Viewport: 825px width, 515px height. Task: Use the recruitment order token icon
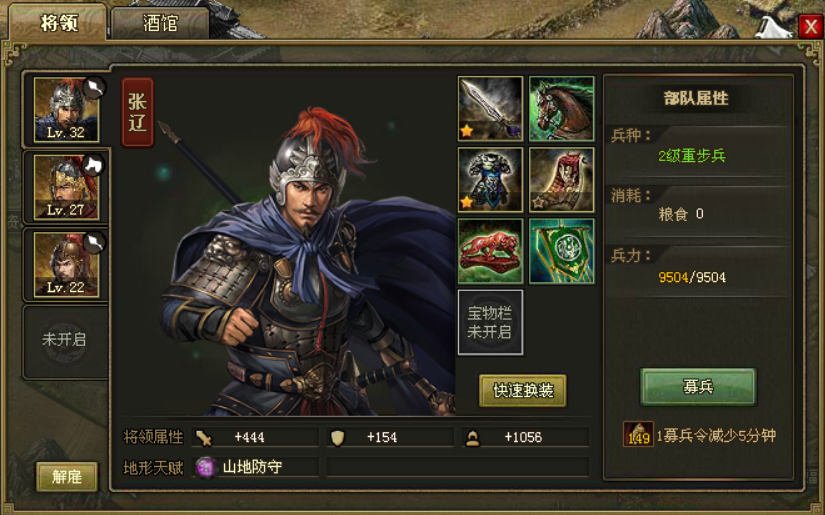point(638,435)
